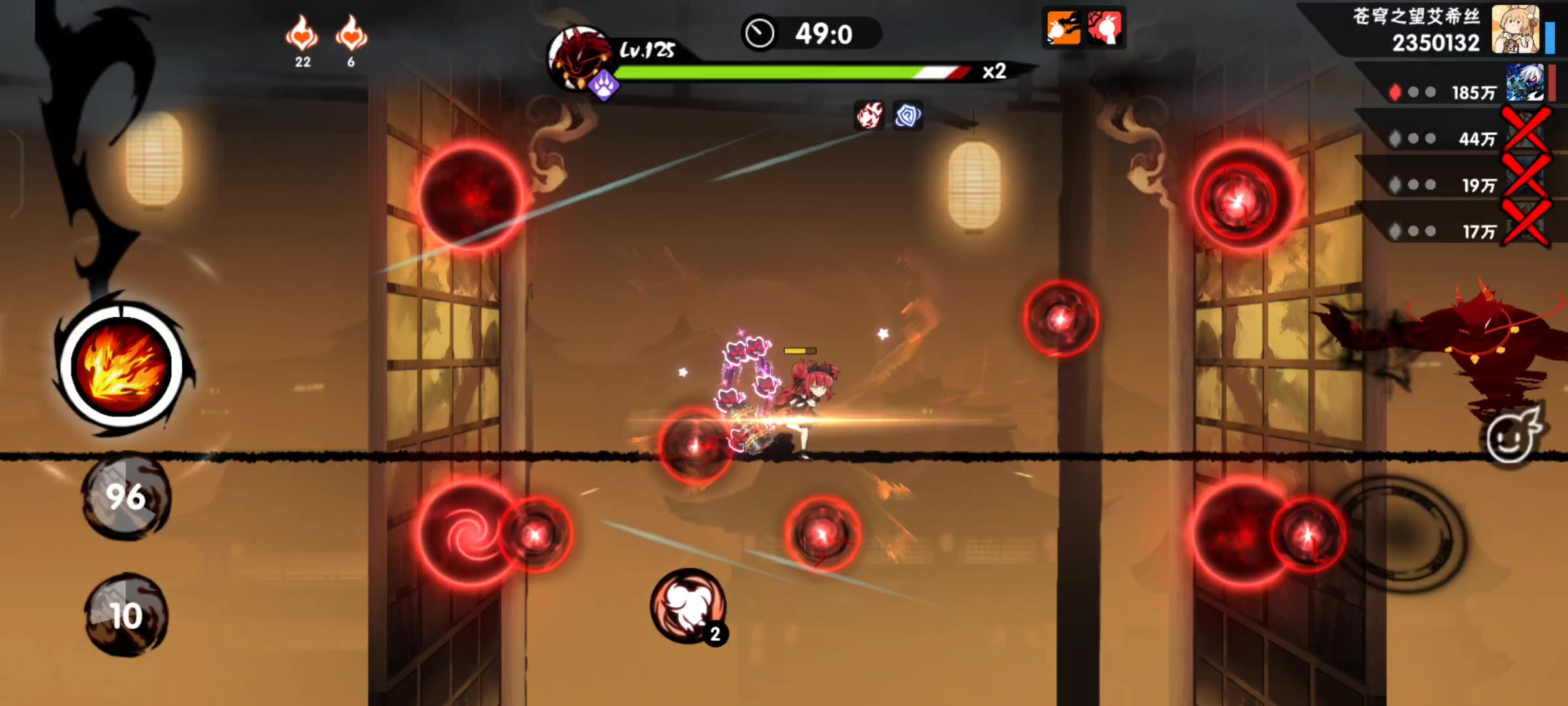The width and height of the screenshot is (1568, 706).
Task: Activate the flaming fire skill button
Action: [122, 367]
